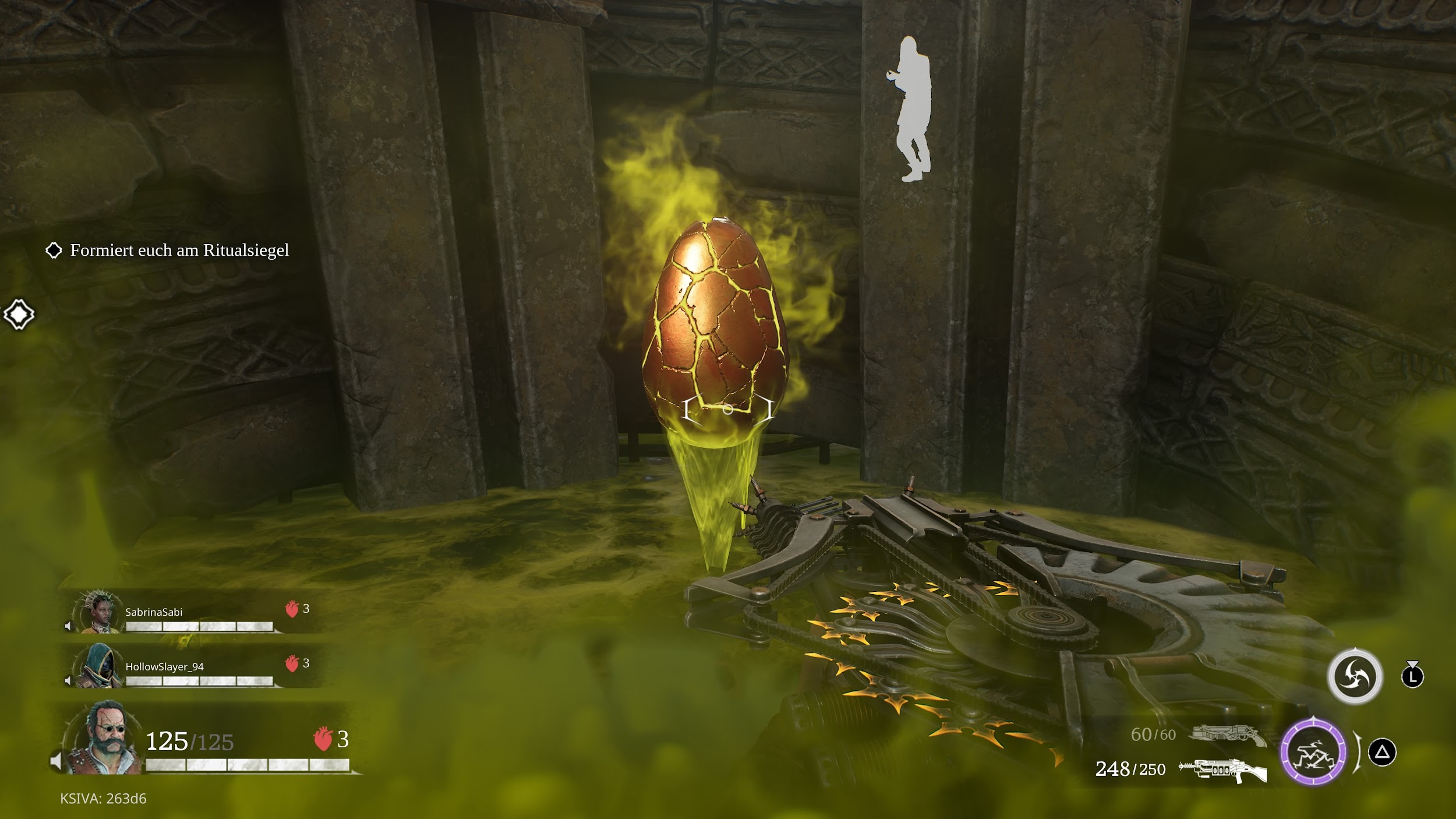Toggle voice speaker icon beside HollowSlayer_94
The width and height of the screenshot is (1456, 819).
[68, 680]
